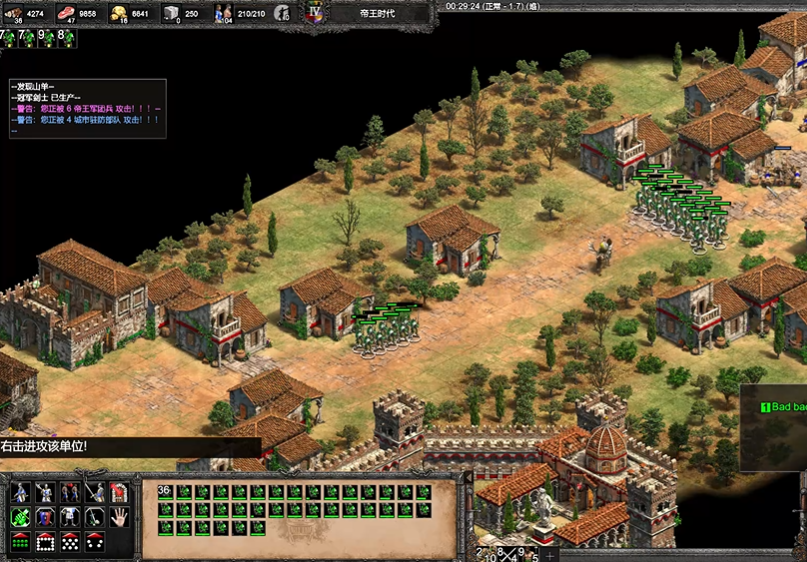Switch to the box formation
Image resolution: width=807 pixels, height=562 pixels.
[x=45, y=542]
